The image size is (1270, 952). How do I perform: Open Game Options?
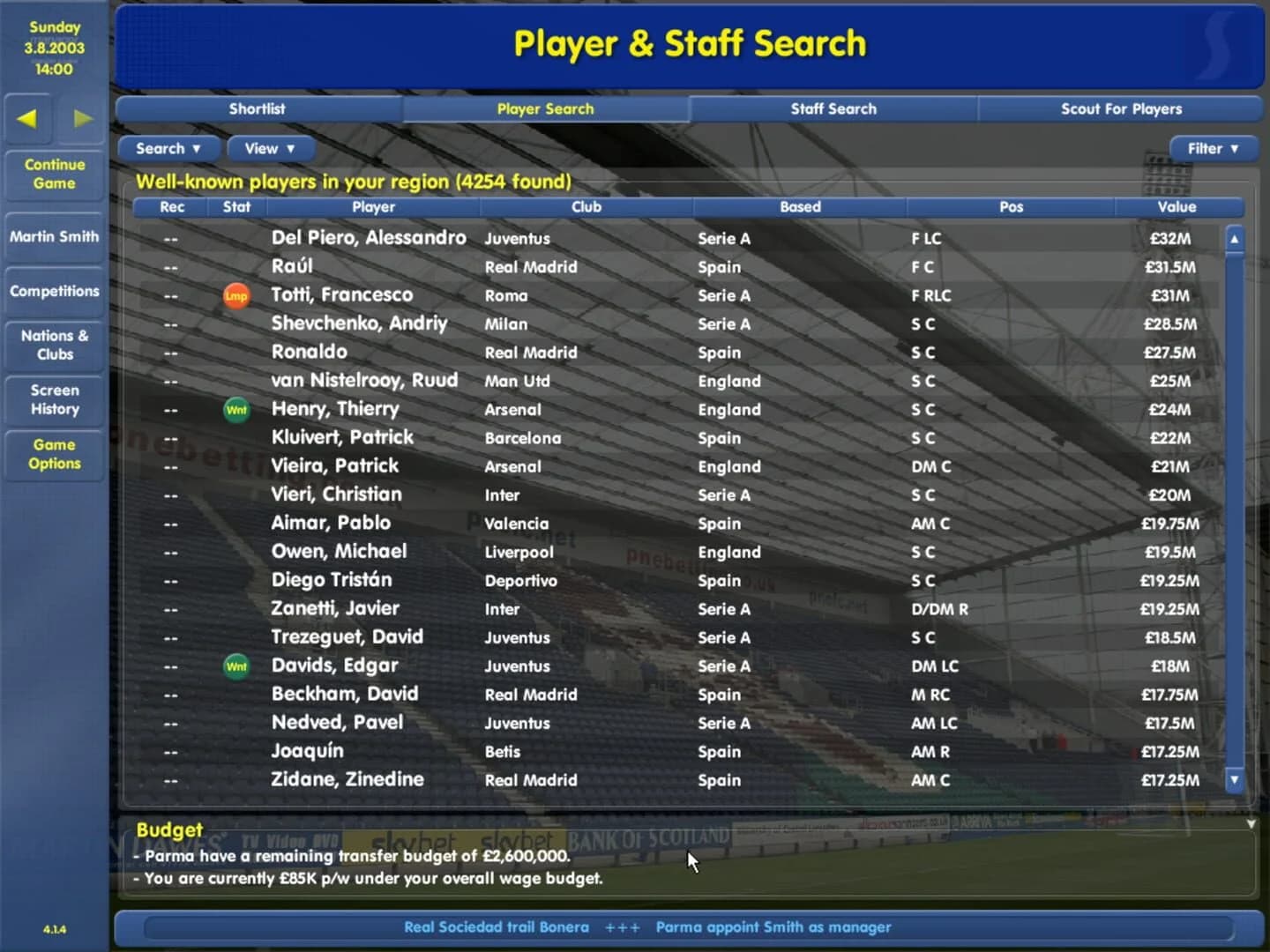coord(53,454)
